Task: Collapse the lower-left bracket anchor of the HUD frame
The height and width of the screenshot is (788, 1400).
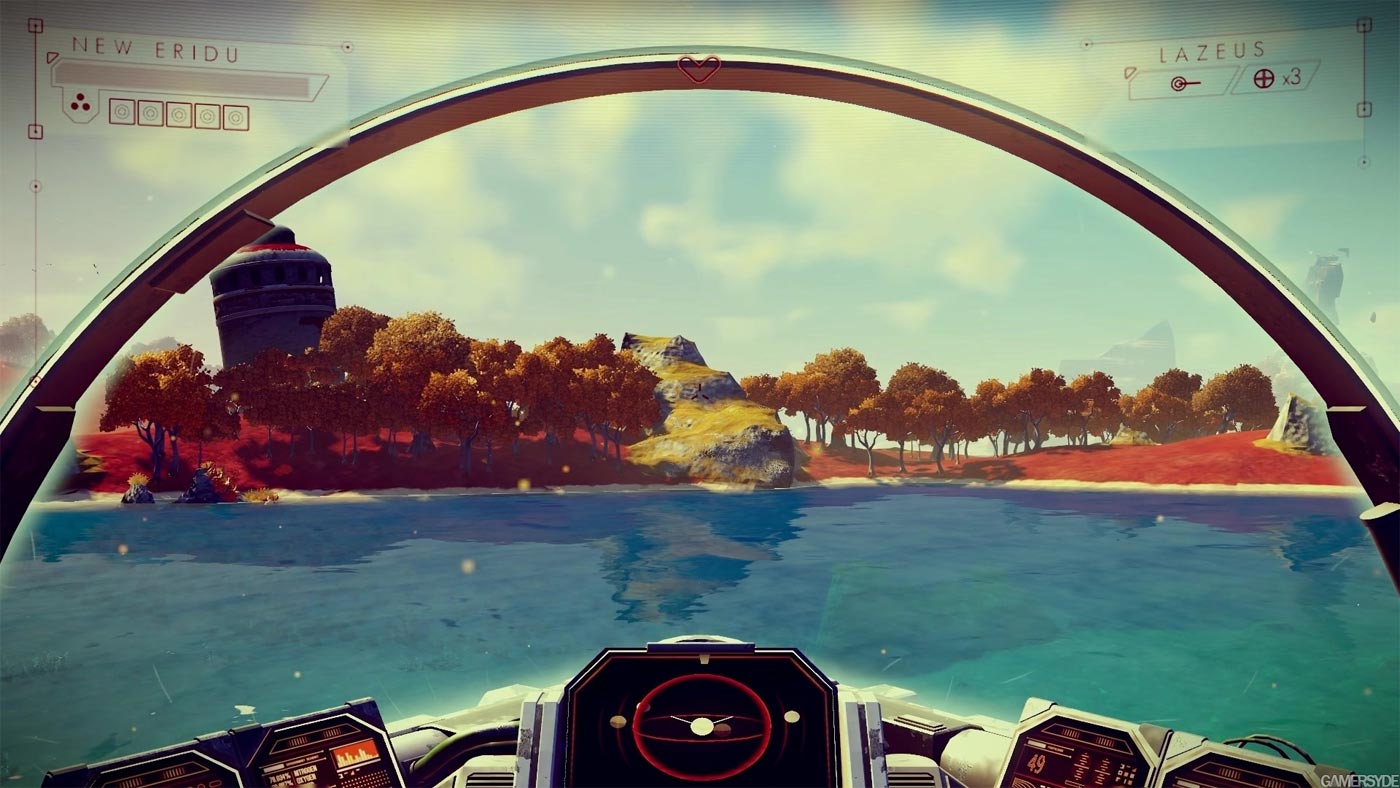Action: click(36, 130)
